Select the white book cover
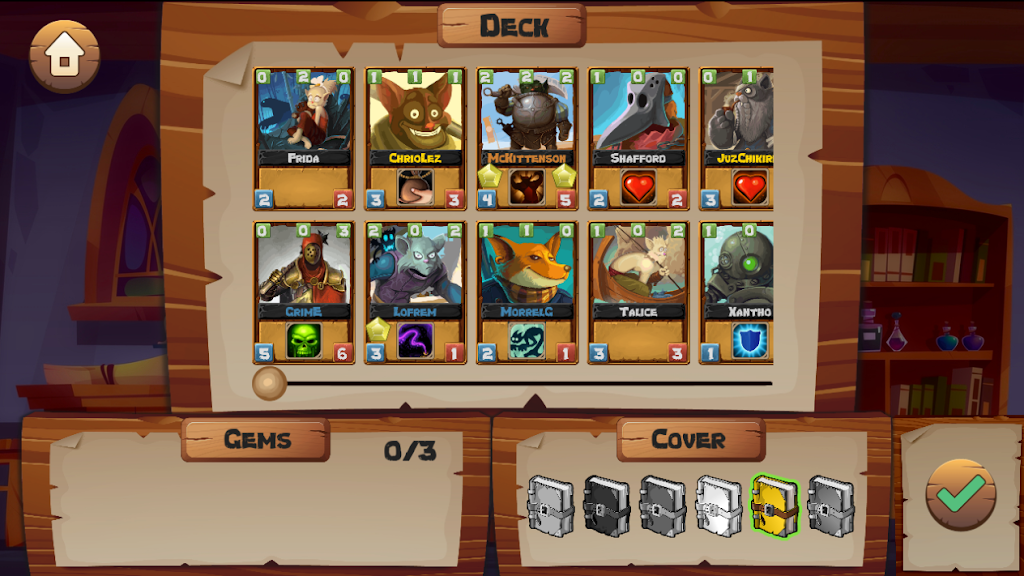 719,506
